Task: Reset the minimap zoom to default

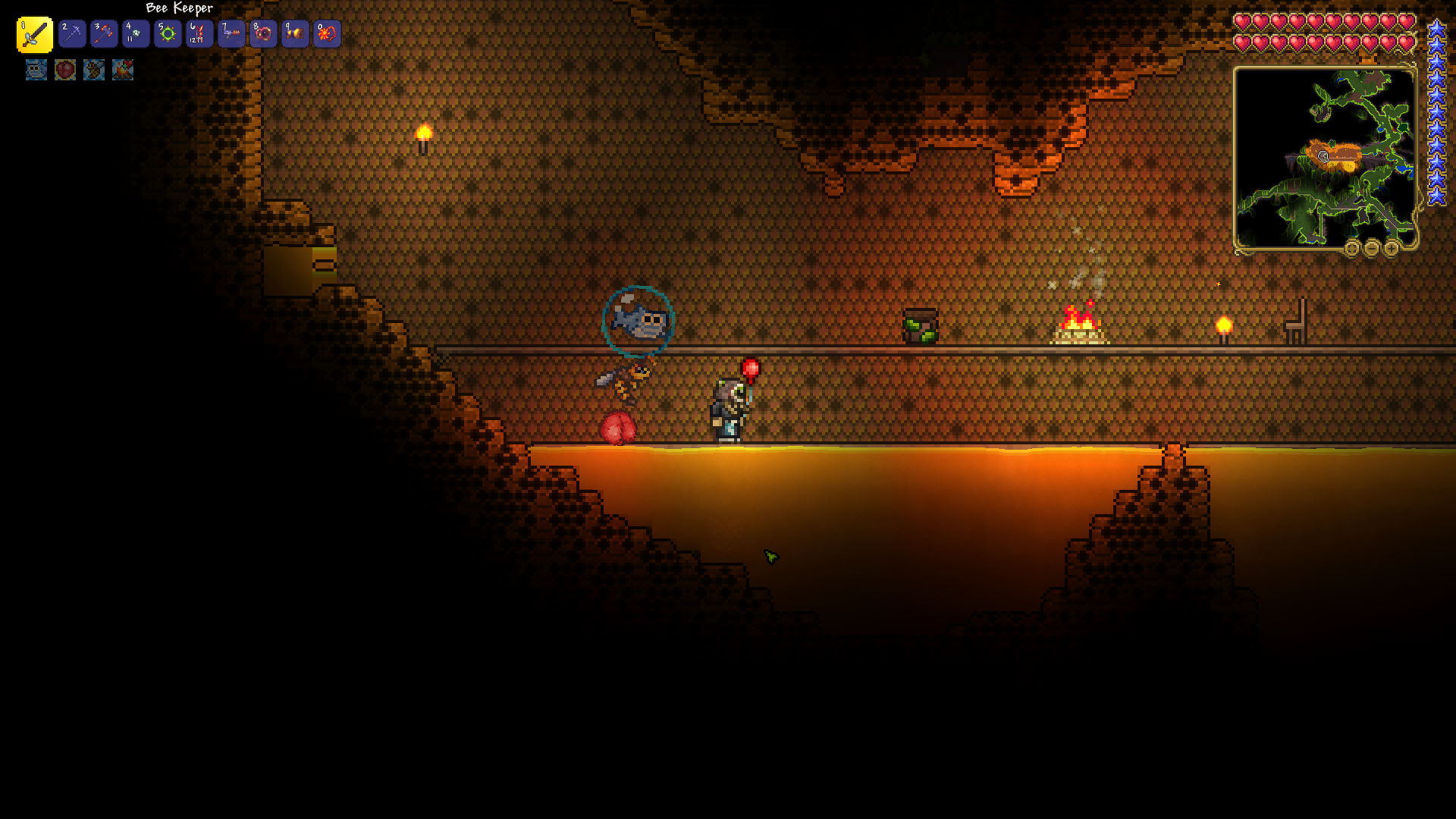Action: 1352,248
